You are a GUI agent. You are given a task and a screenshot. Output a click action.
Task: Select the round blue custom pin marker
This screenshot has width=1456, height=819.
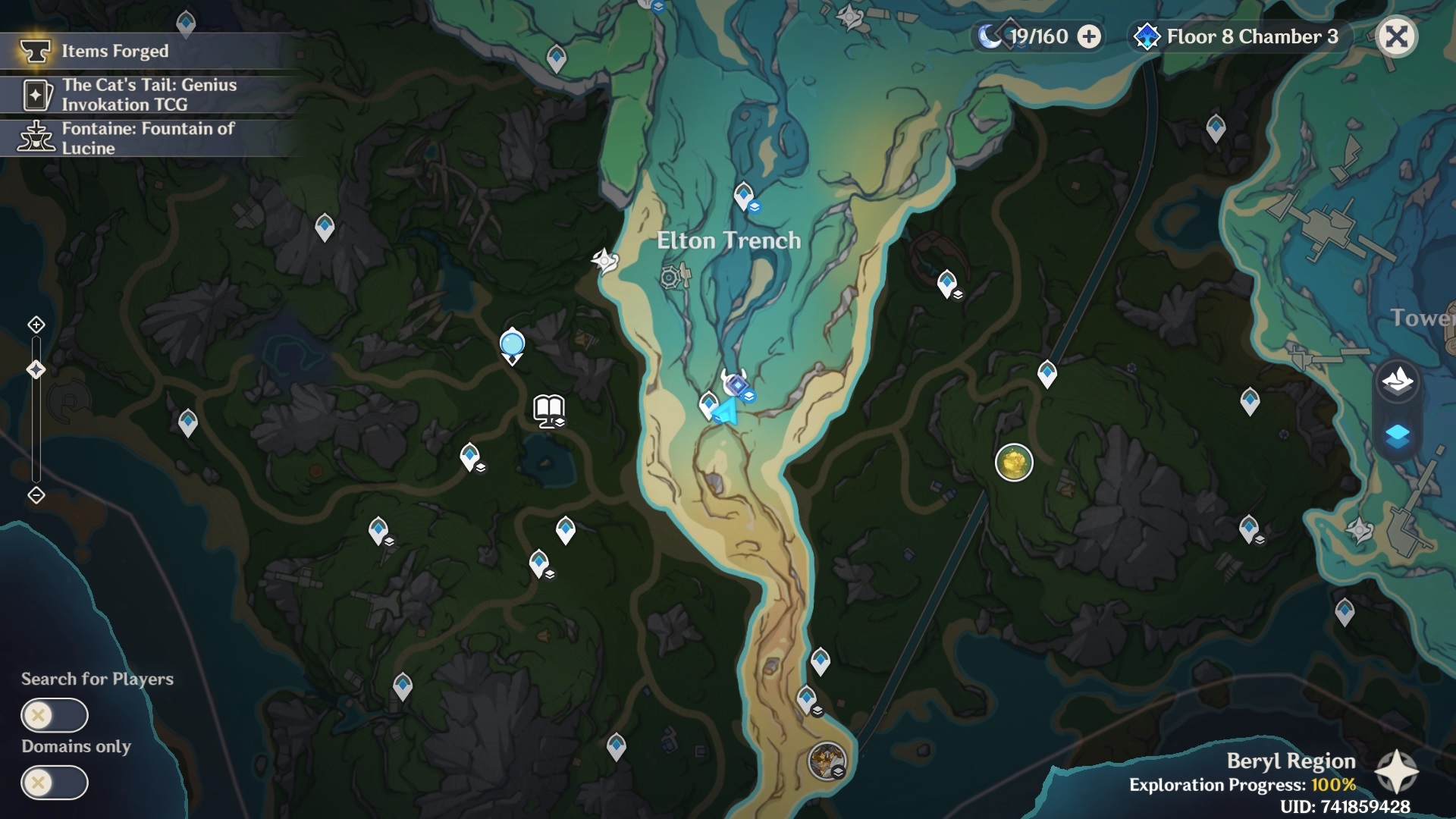(513, 345)
